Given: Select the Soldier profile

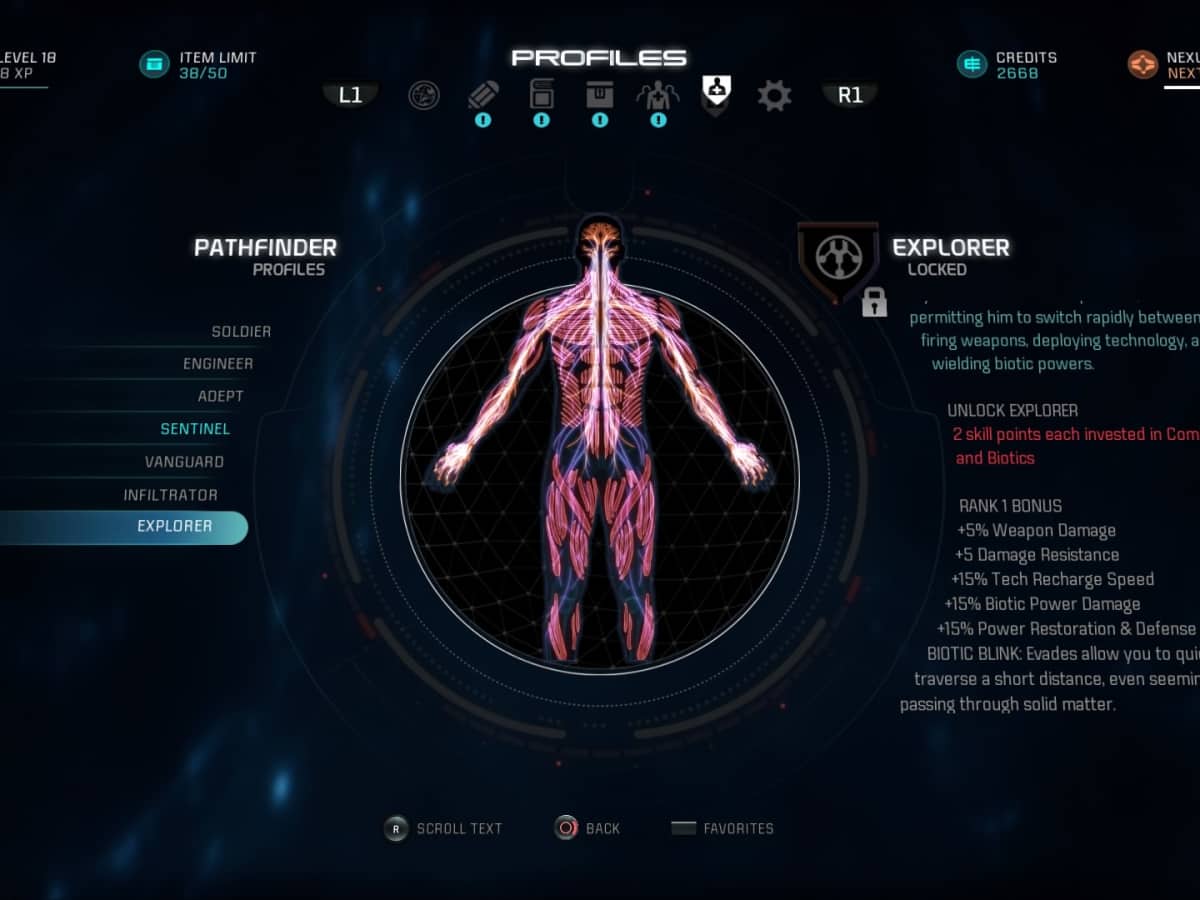Looking at the screenshot, I should click(x=241, y=332).
